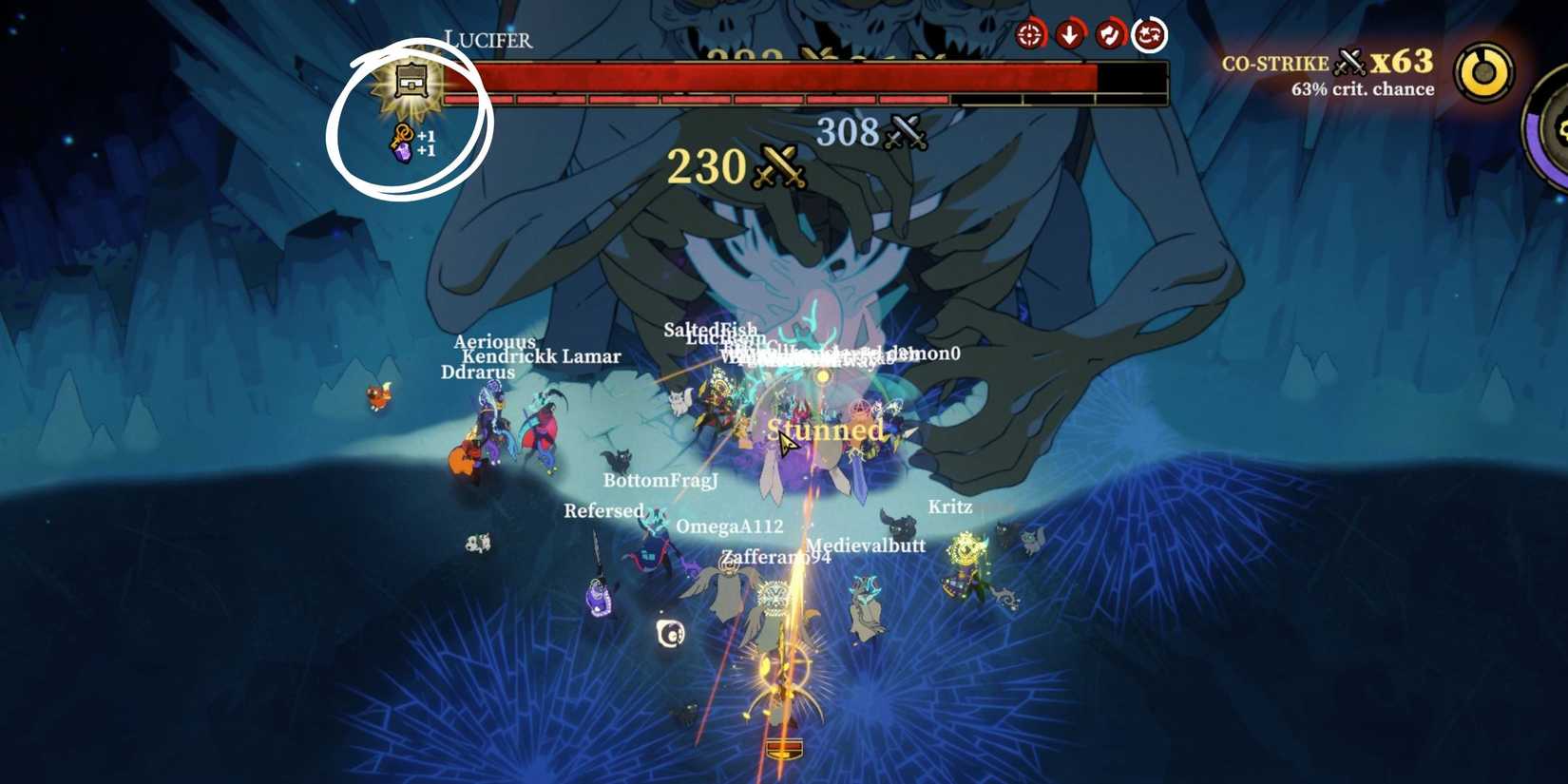Select player name Kendrickk Lamar

541,356
